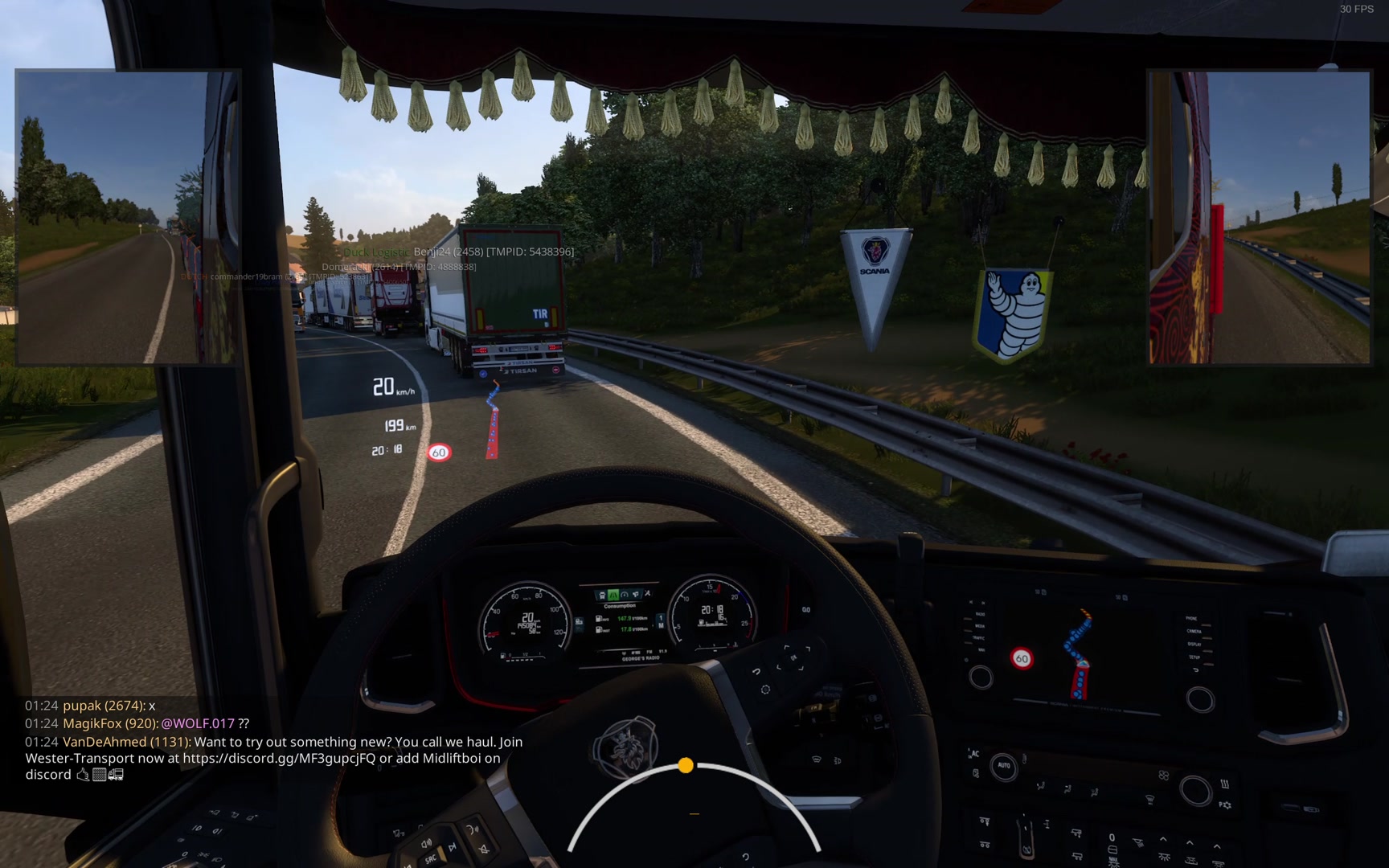Click the Benji24 player name tag
The height and width of the screenshot is (868, 1389).
[493, 252]
